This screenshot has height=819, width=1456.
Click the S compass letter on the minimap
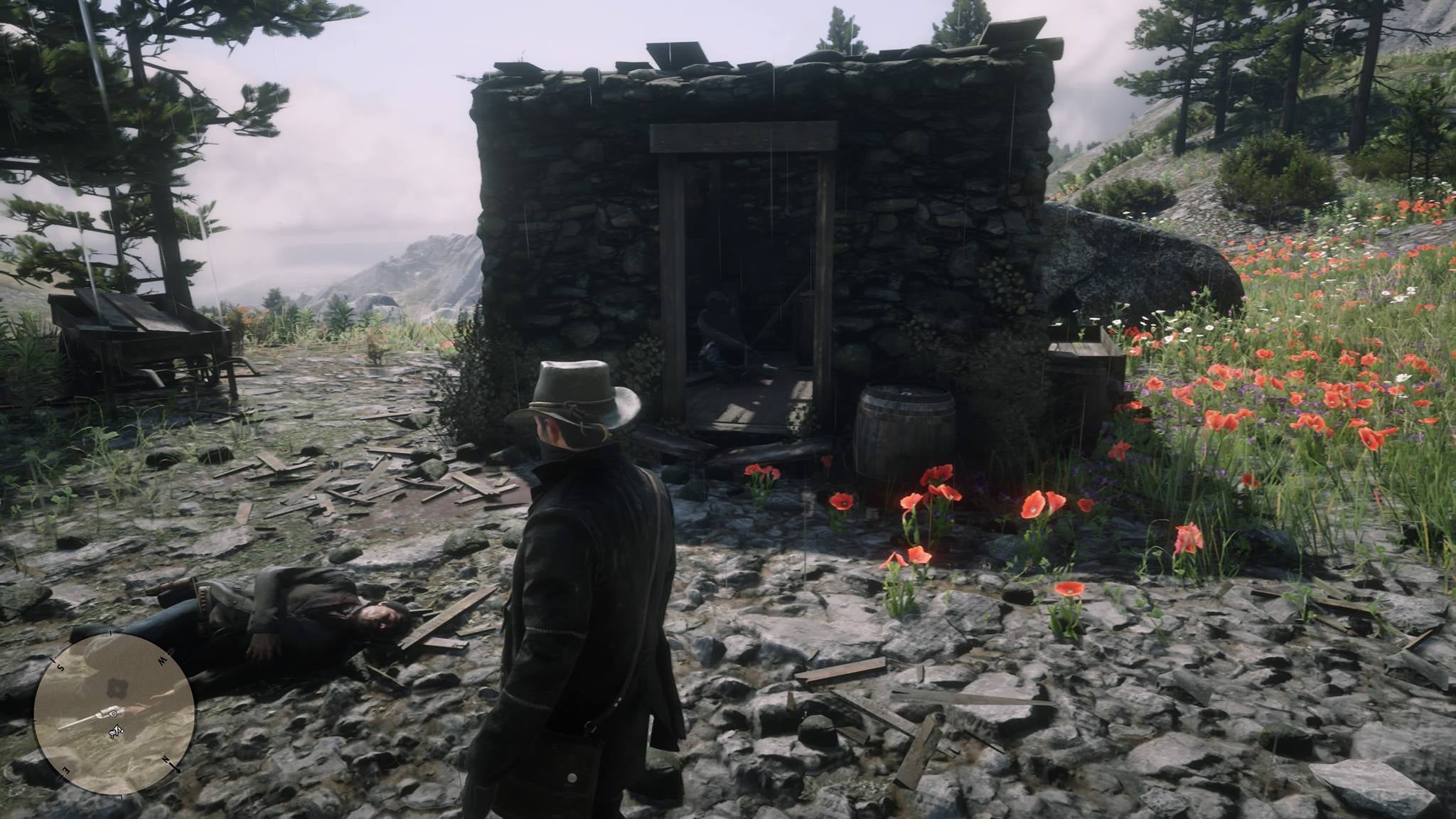(x=60, y=666)
